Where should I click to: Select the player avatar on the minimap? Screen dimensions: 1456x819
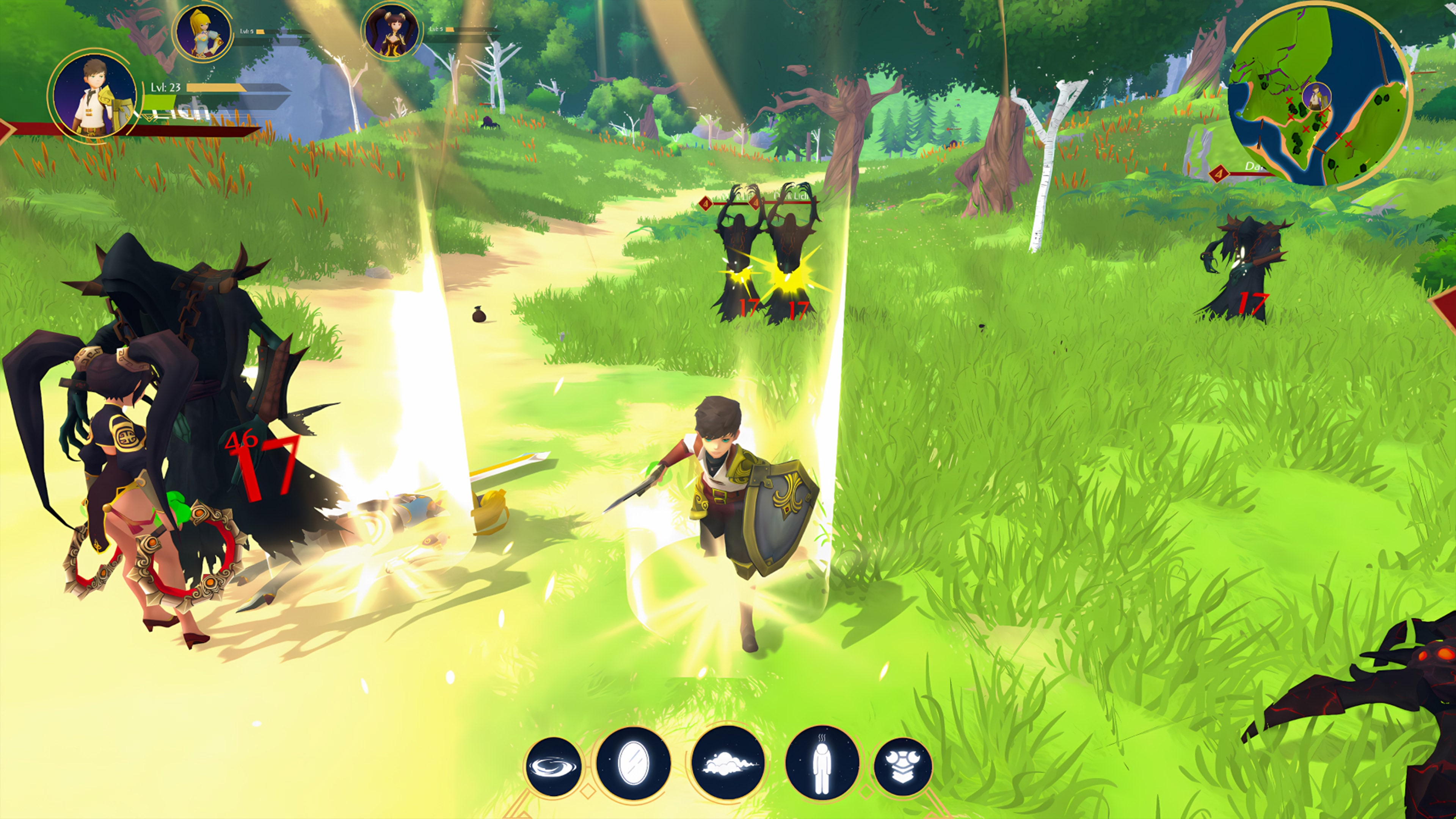pos(1318,97)
